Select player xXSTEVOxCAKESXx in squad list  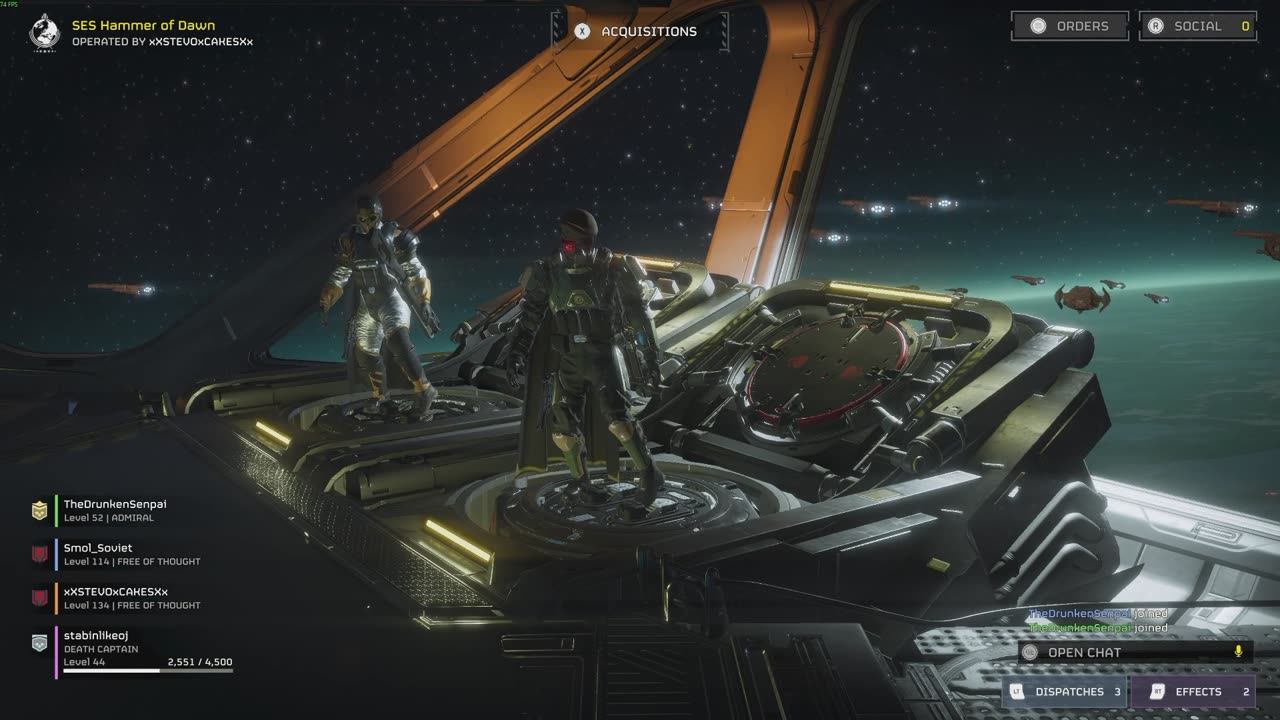pyautogui.click(x=115, y=598)
